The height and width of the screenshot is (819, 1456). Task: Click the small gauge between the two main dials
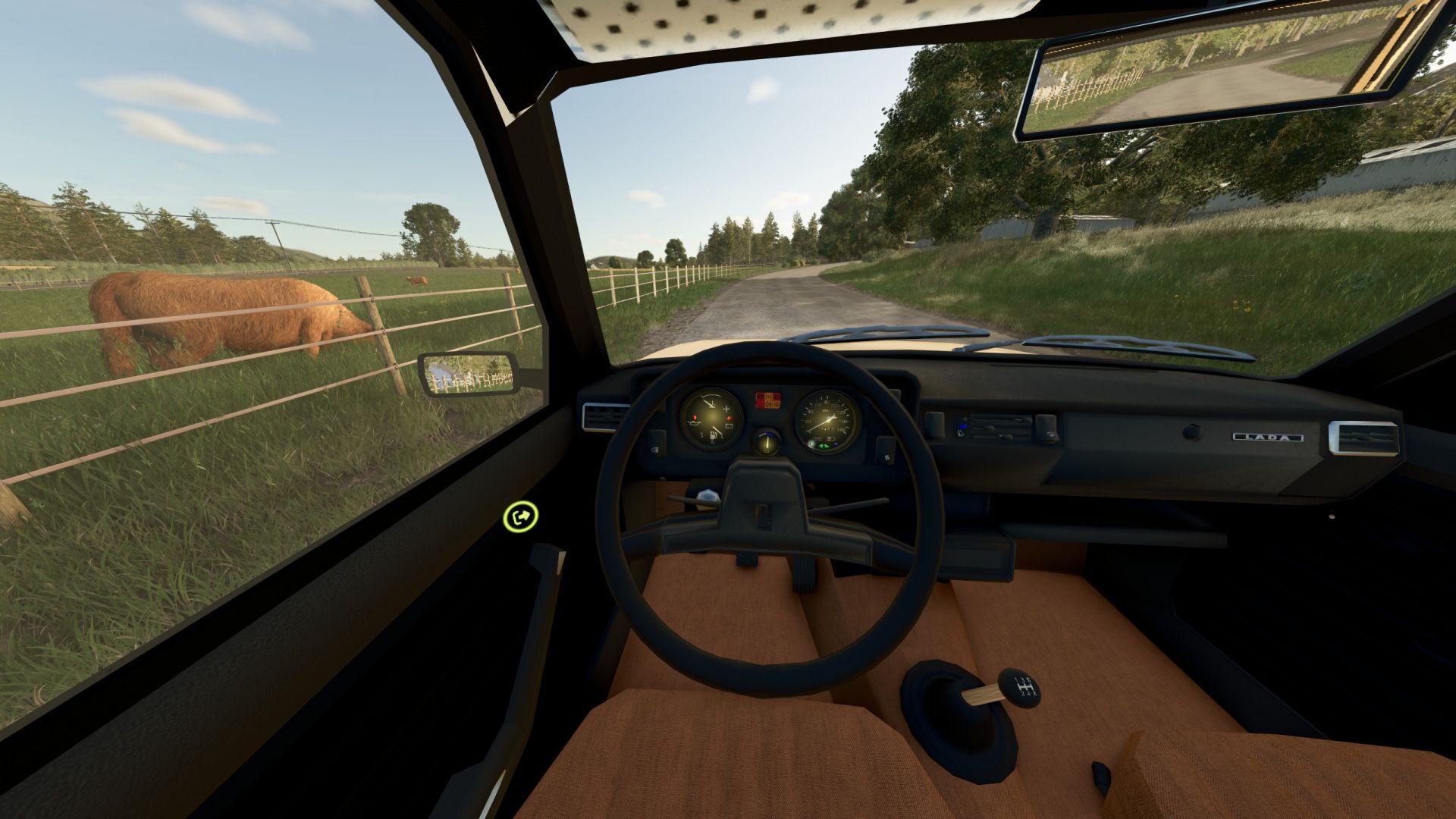(x=767, y=443)
